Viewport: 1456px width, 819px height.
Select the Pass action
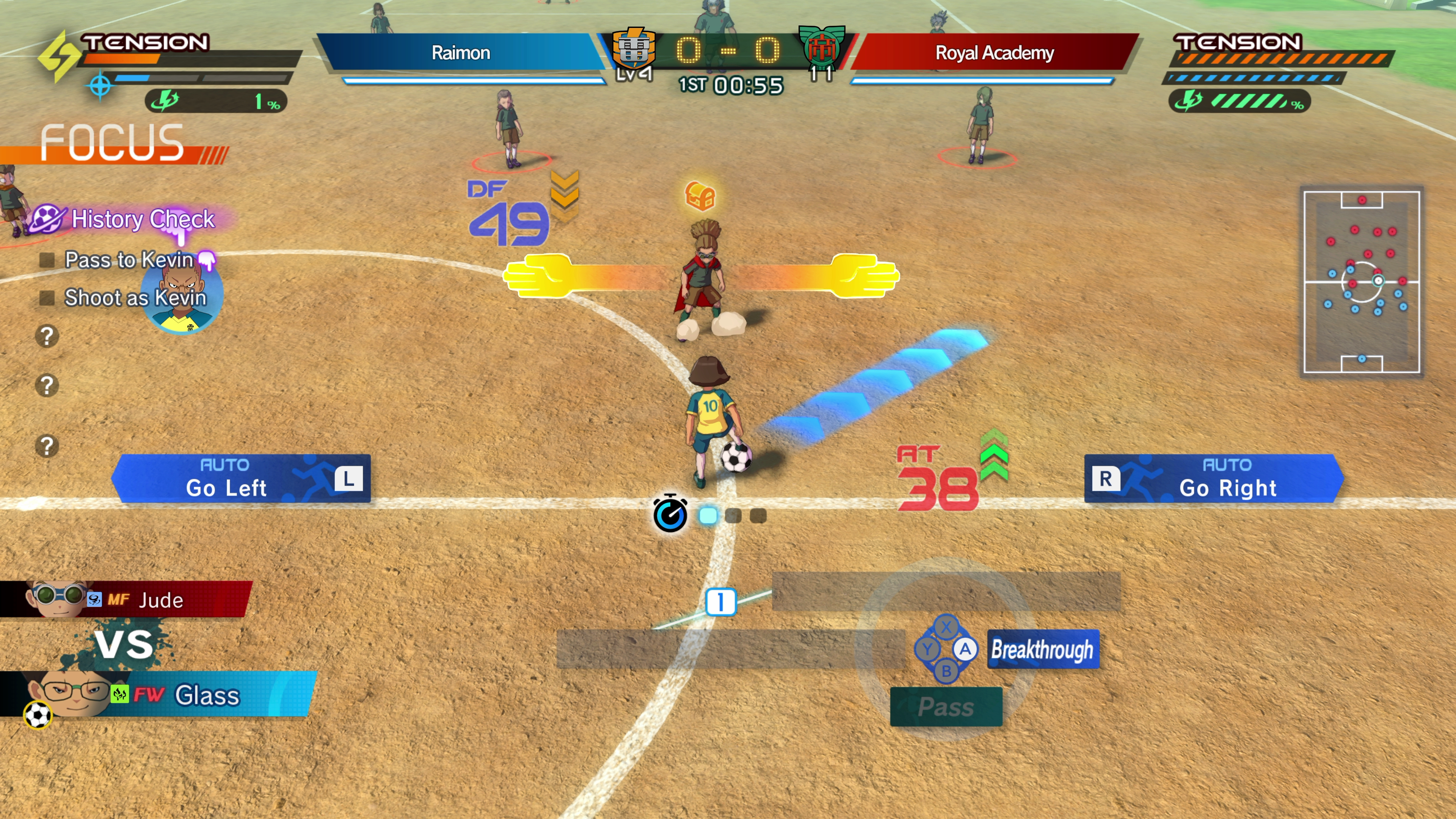946,706
